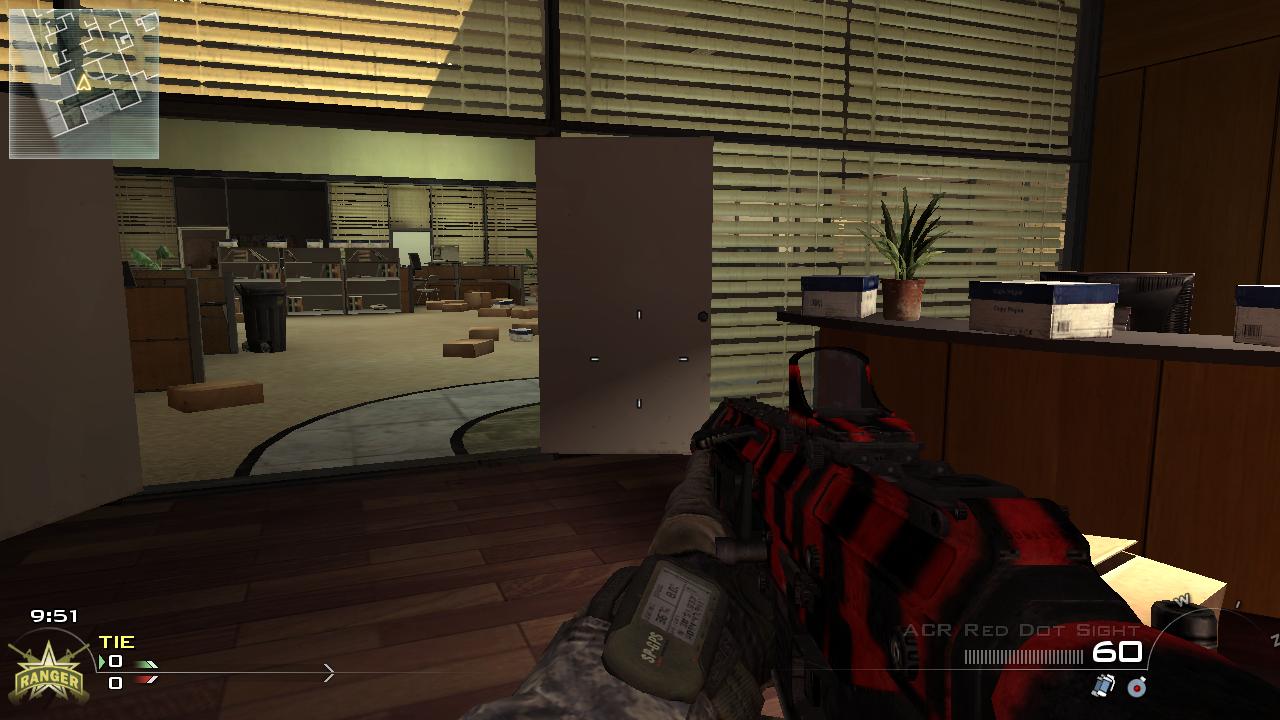The image size is (1280, 720).
Task: Click the ammo counter showing 60
Action: point(1118,651)
